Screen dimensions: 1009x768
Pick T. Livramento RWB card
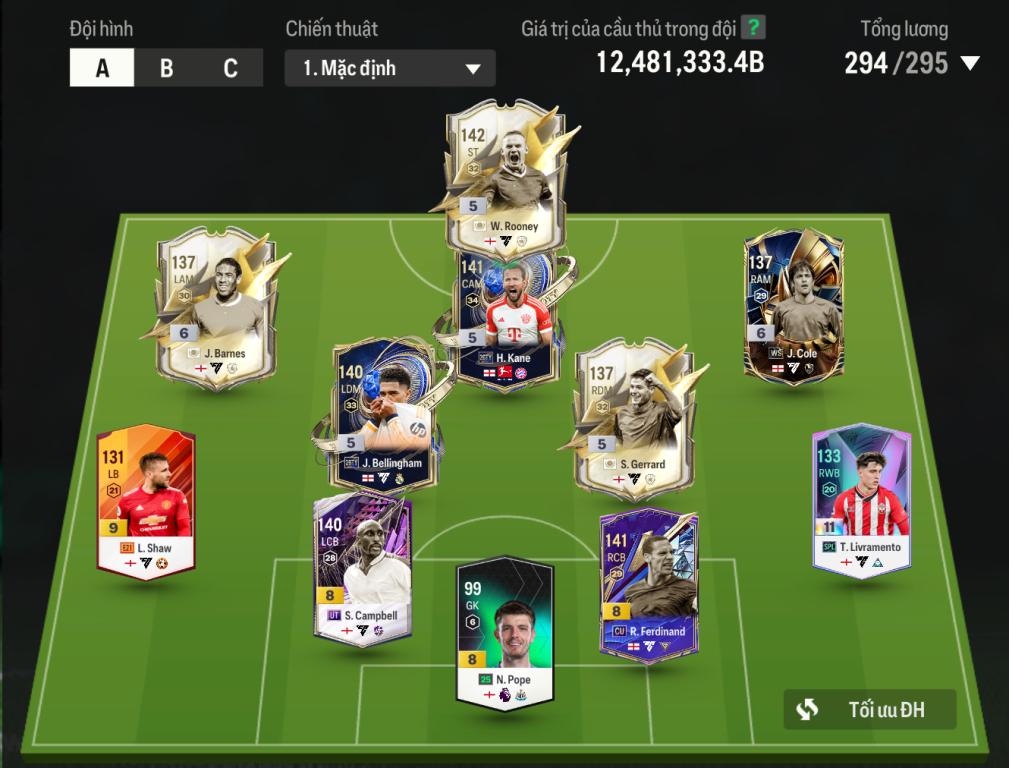coord(861,500)
